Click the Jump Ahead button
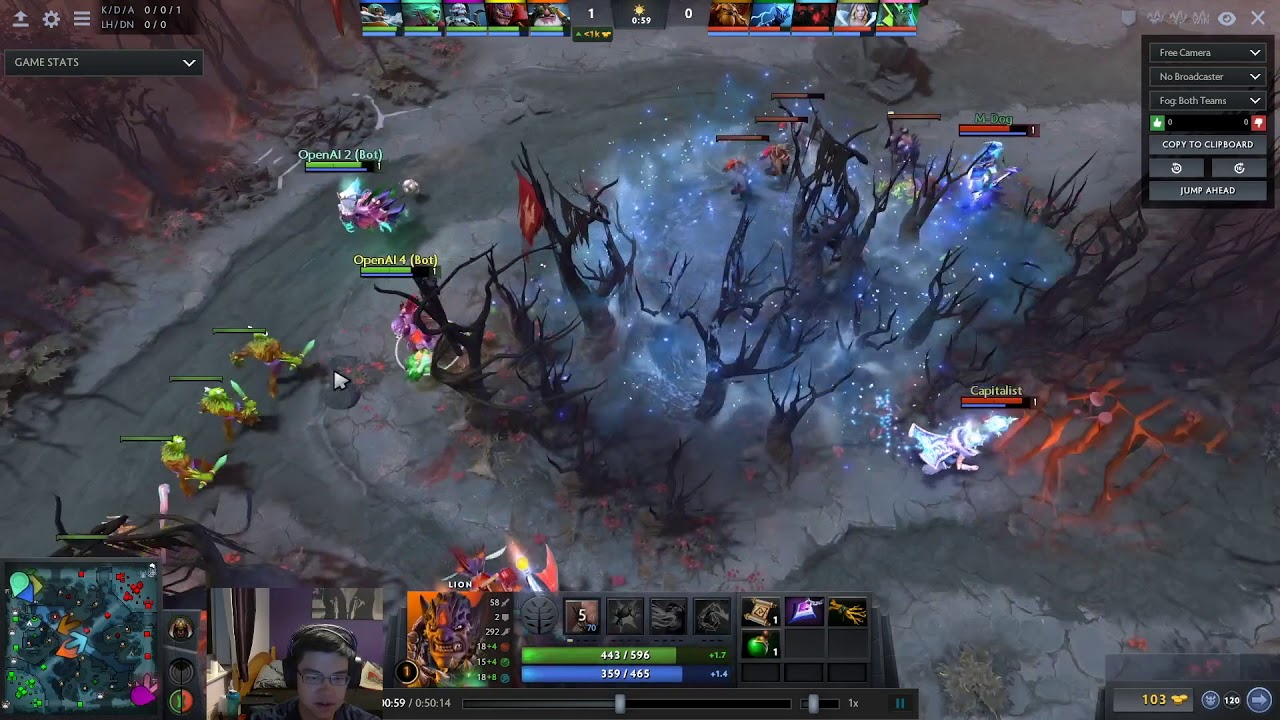 click(x=1207, y=190)
